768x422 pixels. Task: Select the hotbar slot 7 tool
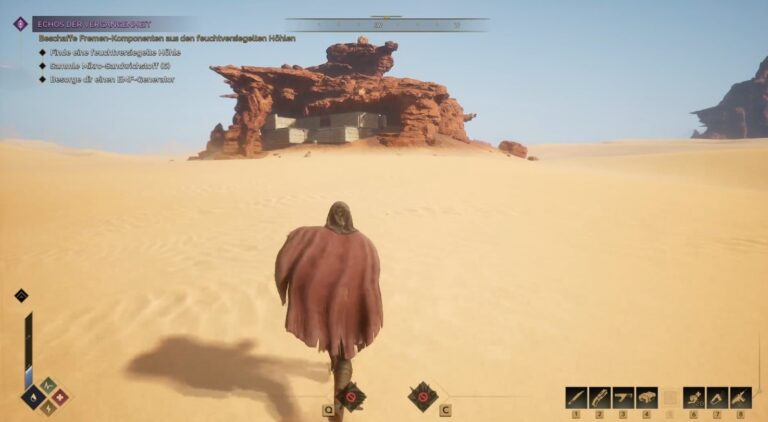point(717,398)
